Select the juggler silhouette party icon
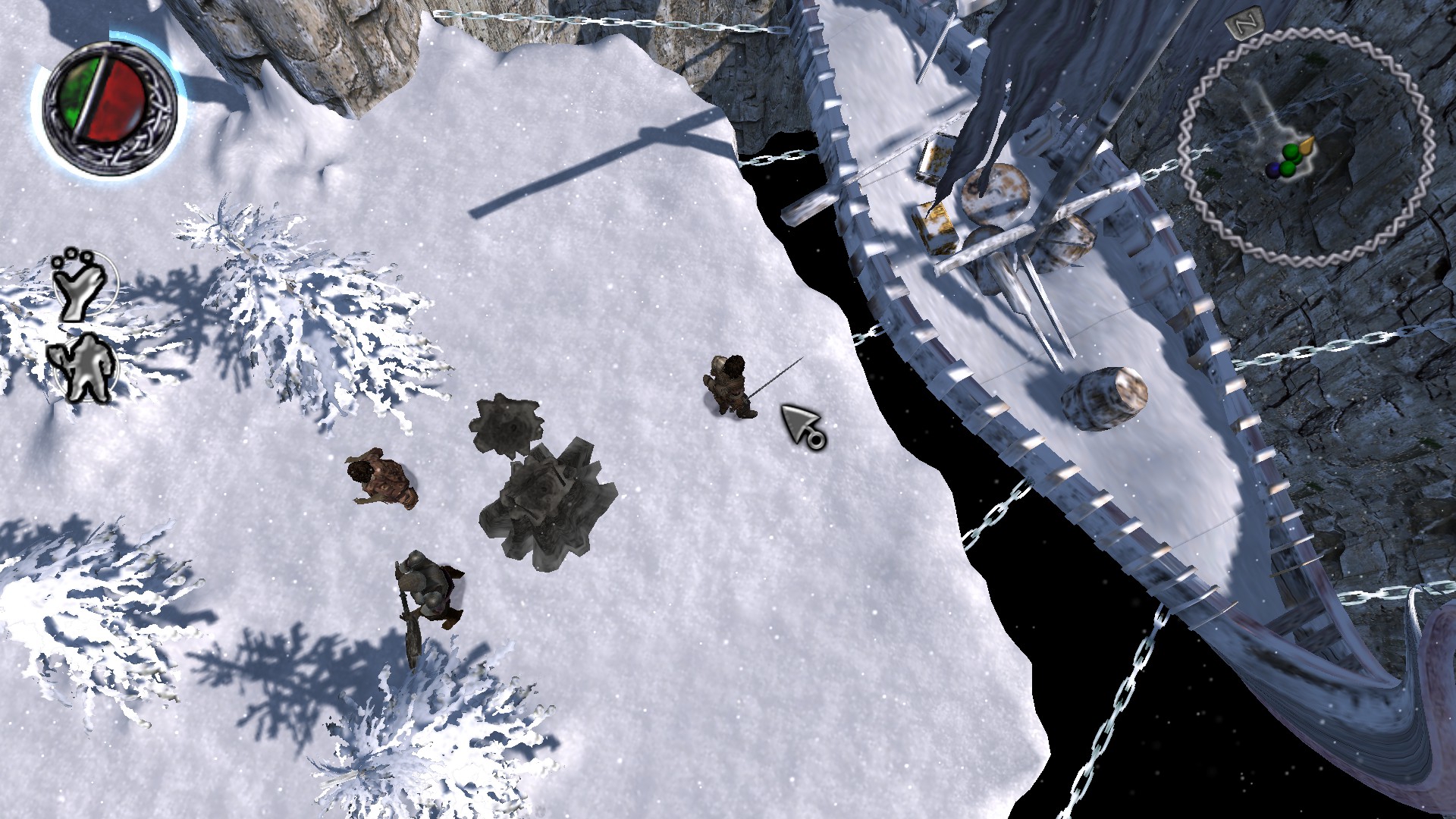 (83, 284)
